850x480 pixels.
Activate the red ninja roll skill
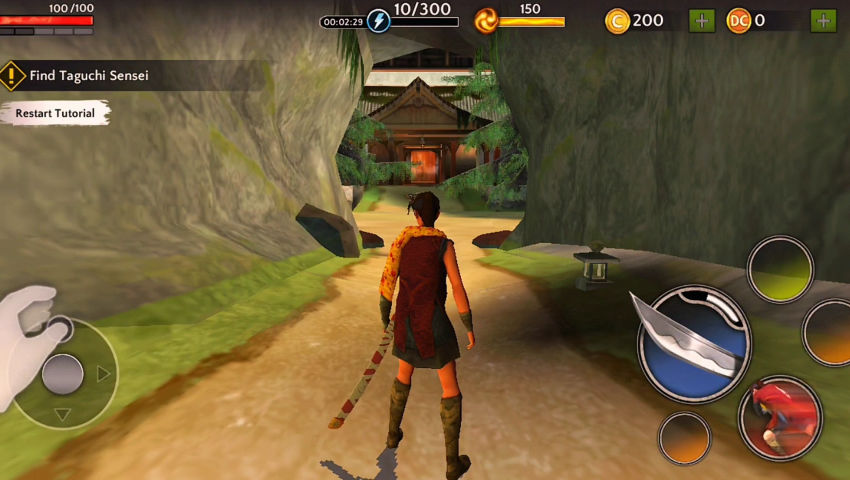click(780, 417)
